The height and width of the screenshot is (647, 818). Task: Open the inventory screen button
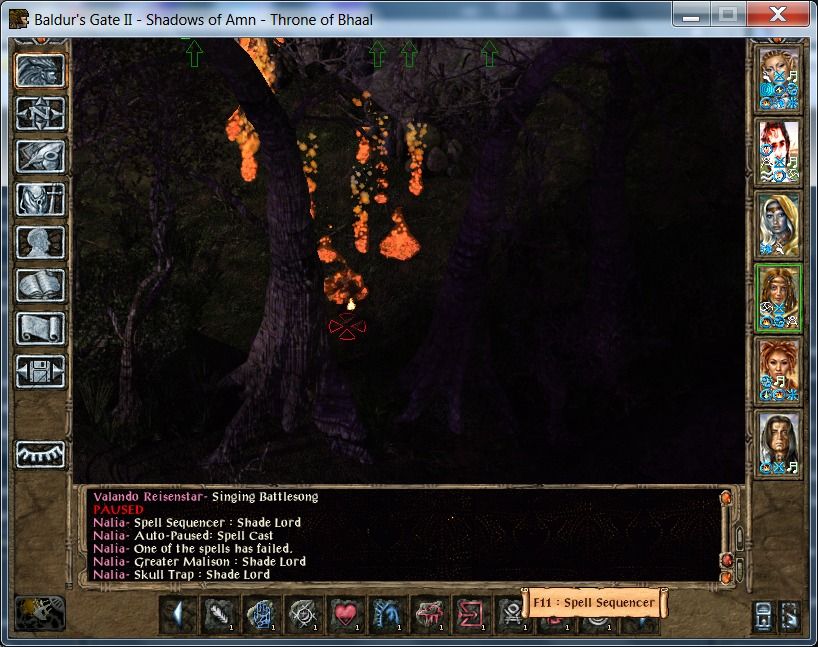pyautogui.click(x=41, y=199)
